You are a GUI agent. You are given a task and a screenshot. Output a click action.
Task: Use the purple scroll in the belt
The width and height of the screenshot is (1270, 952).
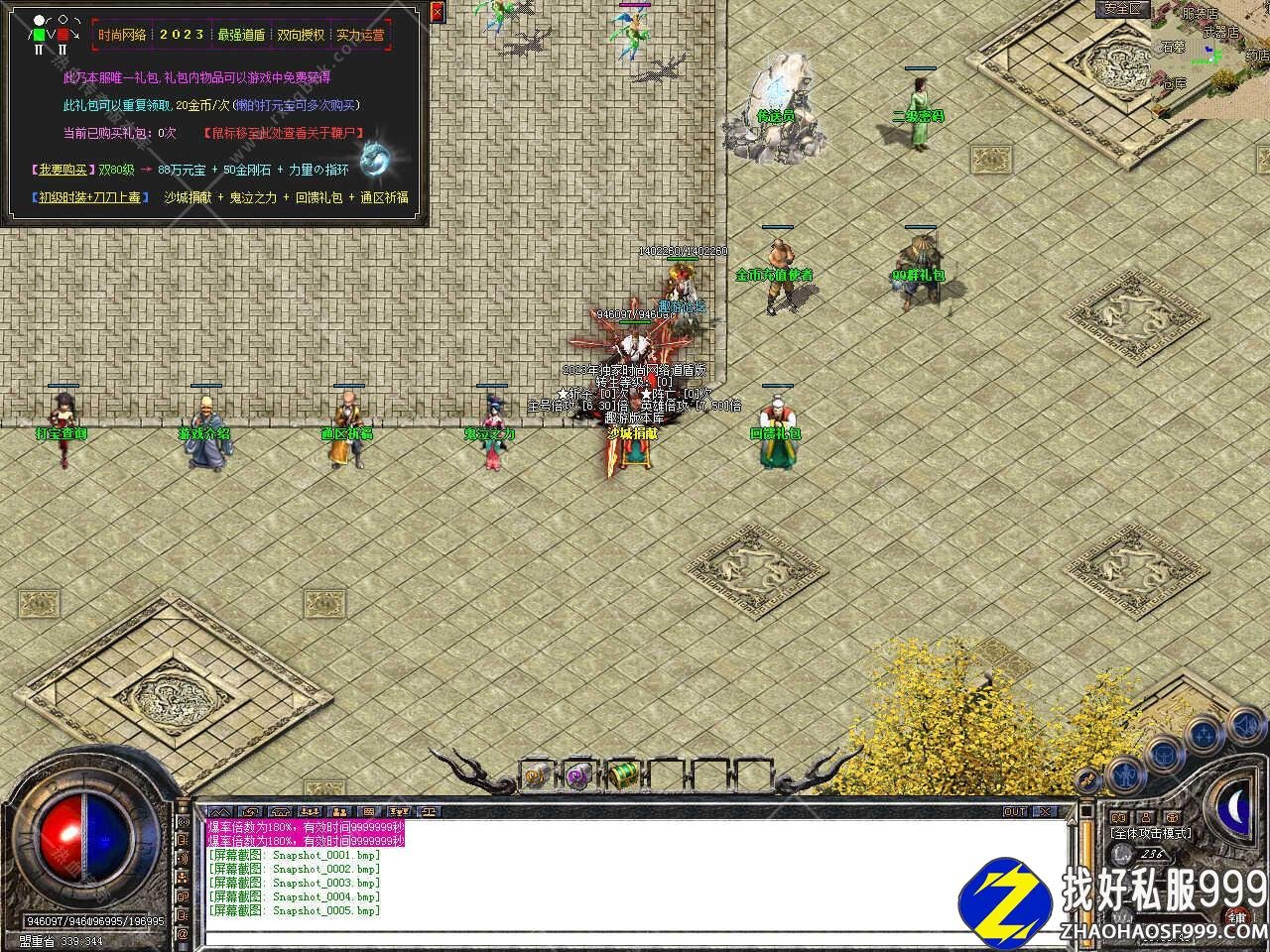click(x=578, y=775)
